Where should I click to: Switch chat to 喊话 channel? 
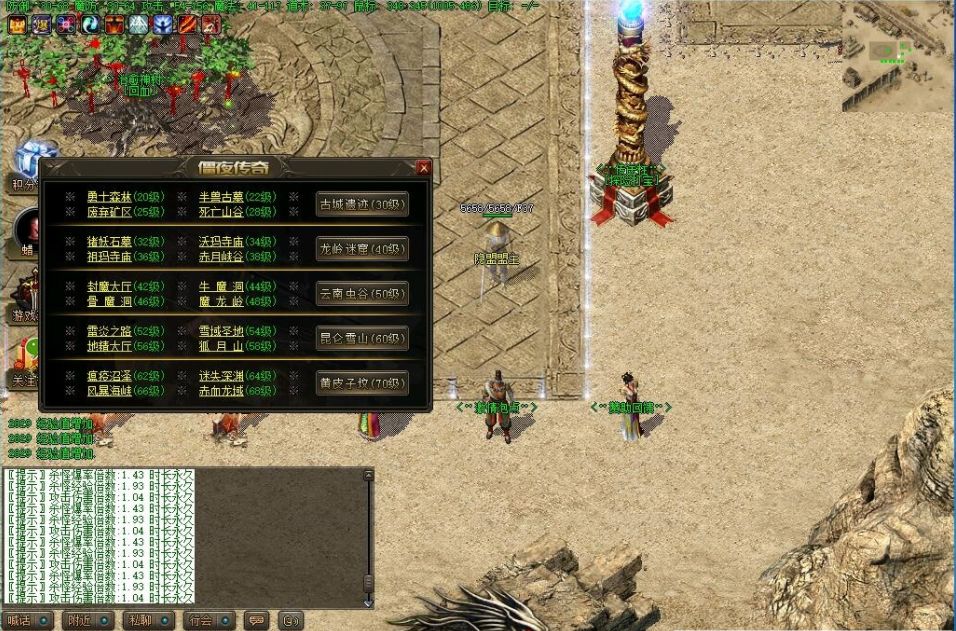coord(27,620)
